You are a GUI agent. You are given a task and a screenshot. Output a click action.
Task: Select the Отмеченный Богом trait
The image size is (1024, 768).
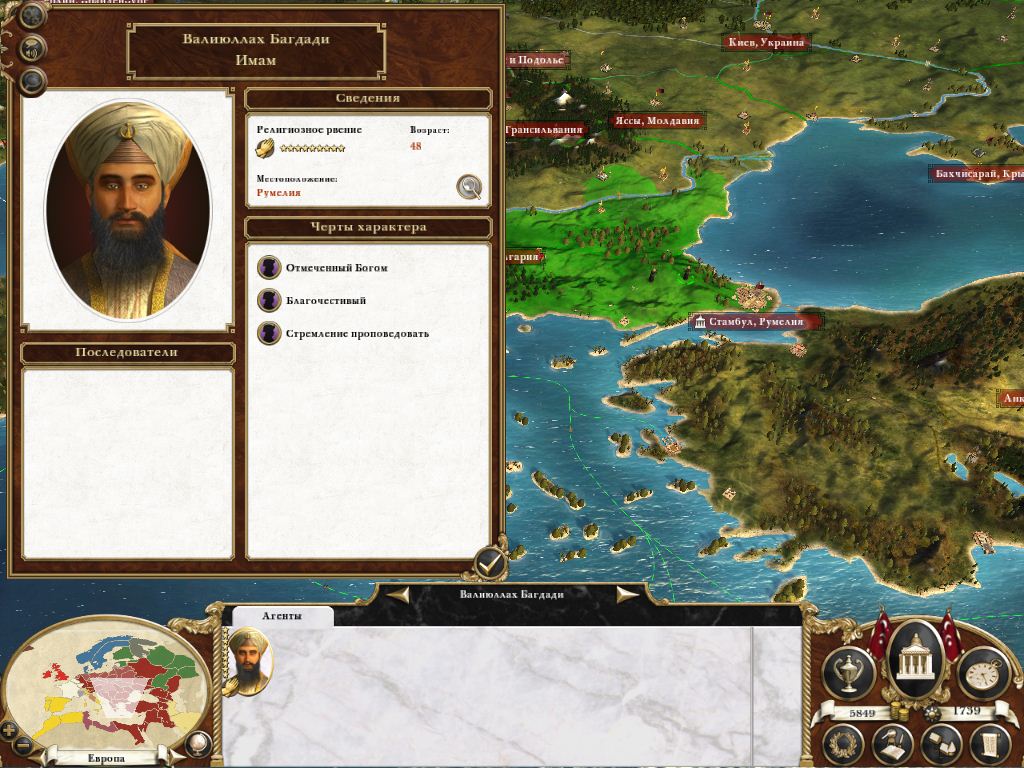coord(336,268)
